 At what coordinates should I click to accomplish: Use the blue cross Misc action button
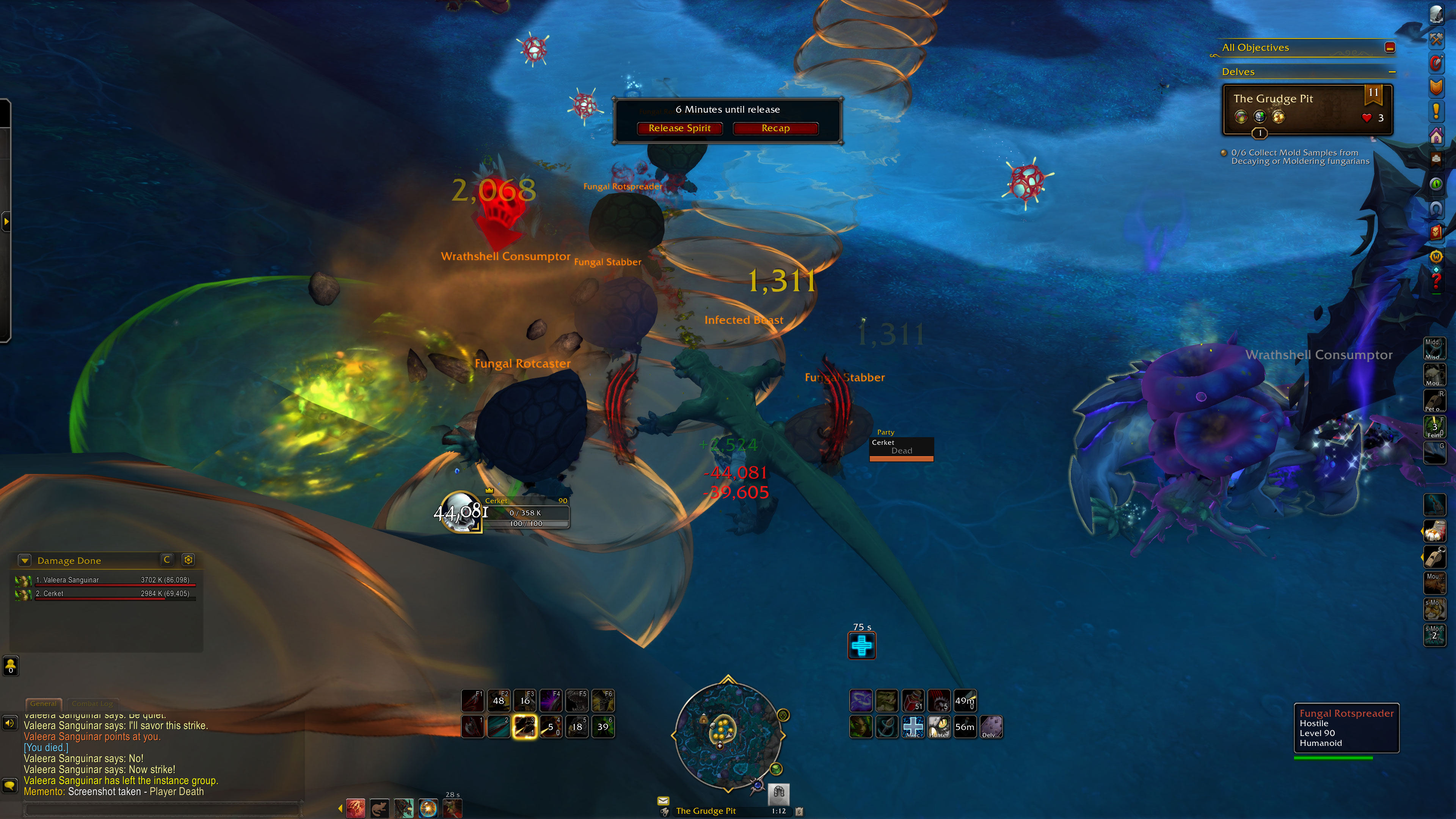[x=913, y=726]
